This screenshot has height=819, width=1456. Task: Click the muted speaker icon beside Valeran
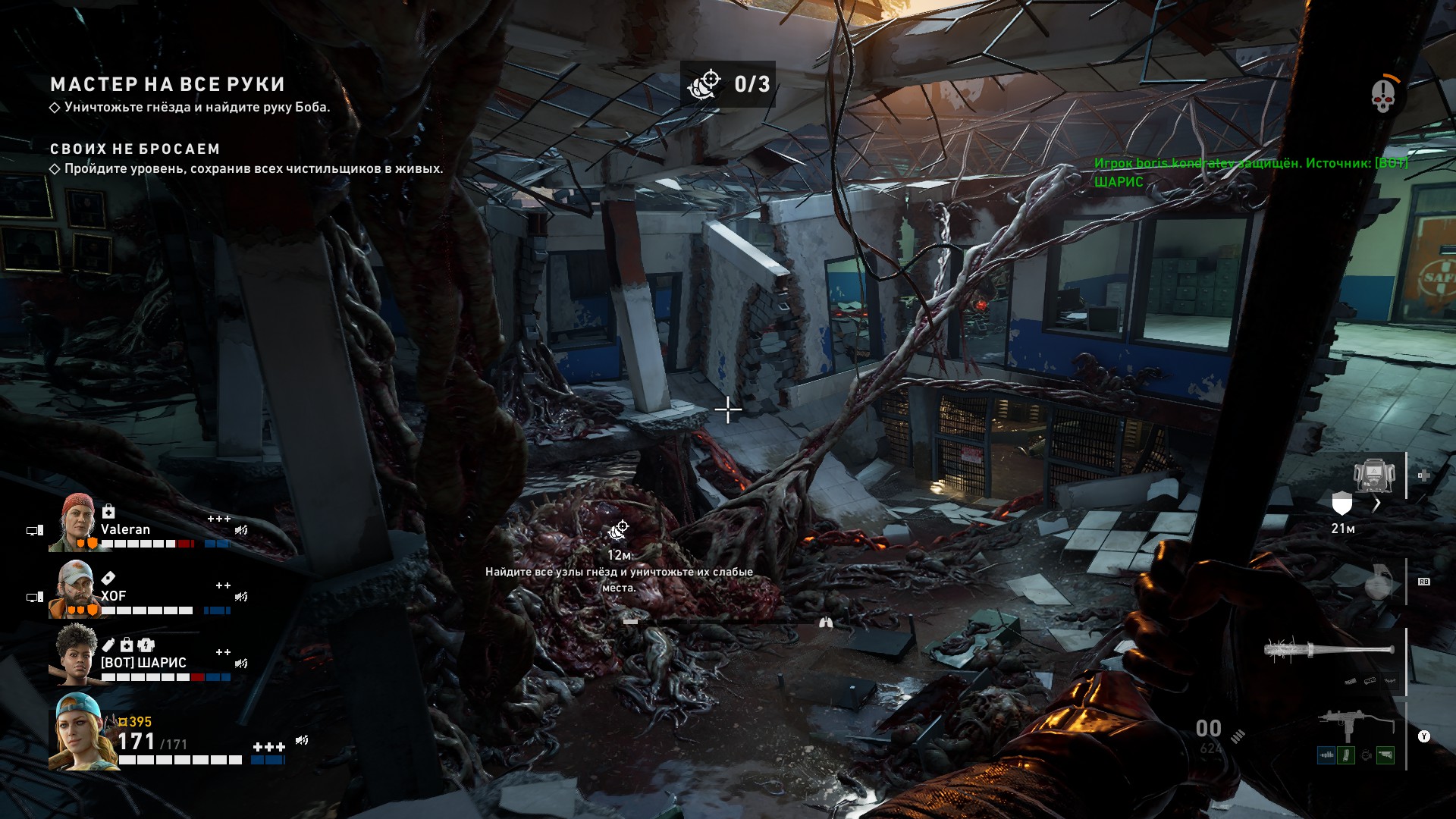click(241, 530)
